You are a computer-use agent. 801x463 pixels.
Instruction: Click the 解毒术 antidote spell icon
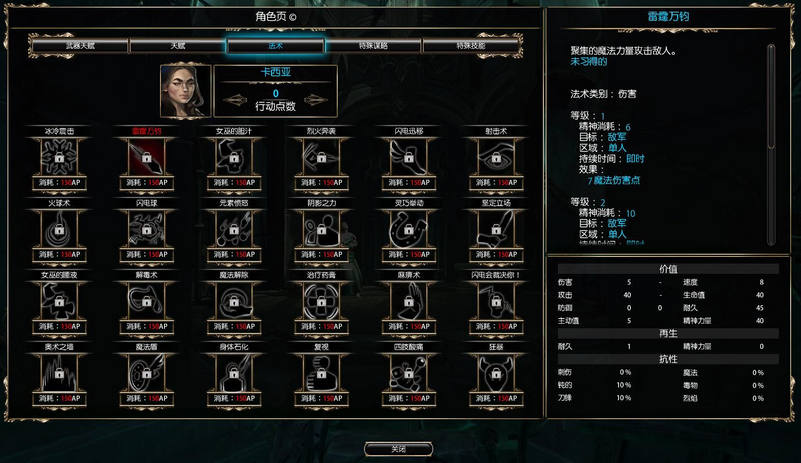click(x=146, y=301)
